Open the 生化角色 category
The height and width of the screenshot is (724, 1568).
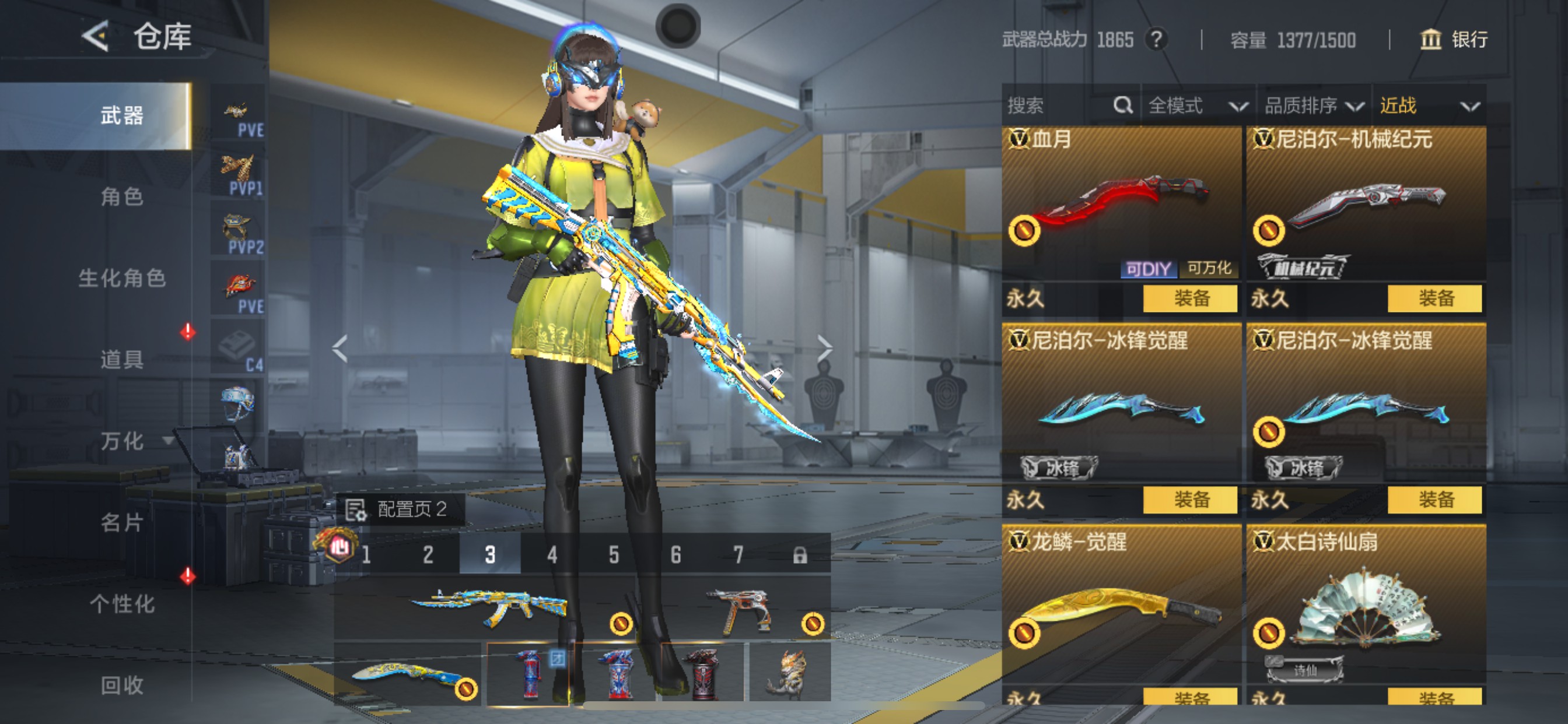pos(122,278)
